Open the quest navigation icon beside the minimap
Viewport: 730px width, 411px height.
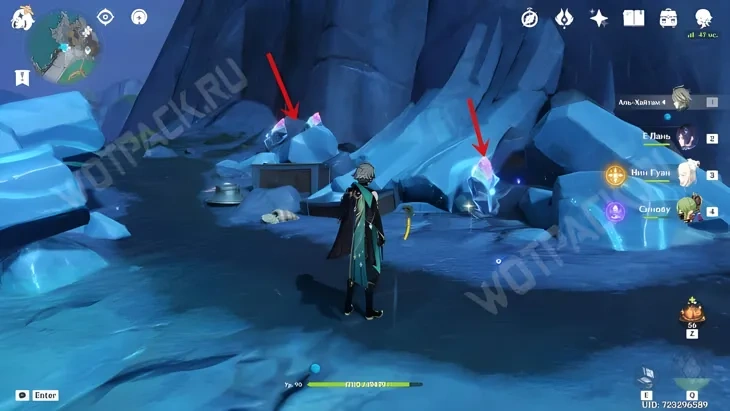pyautogui.click(x=139, y=17)
